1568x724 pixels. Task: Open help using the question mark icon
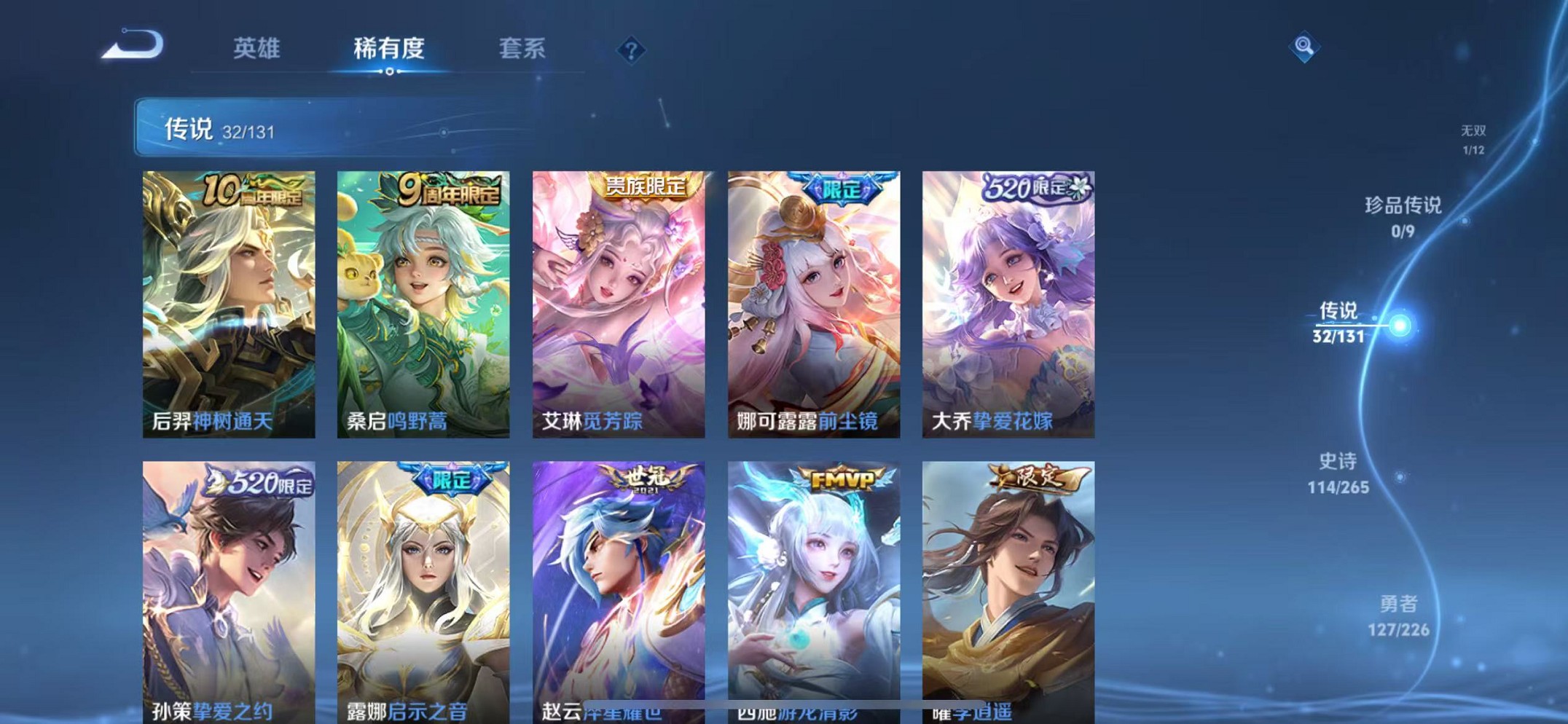coord(630,50)
